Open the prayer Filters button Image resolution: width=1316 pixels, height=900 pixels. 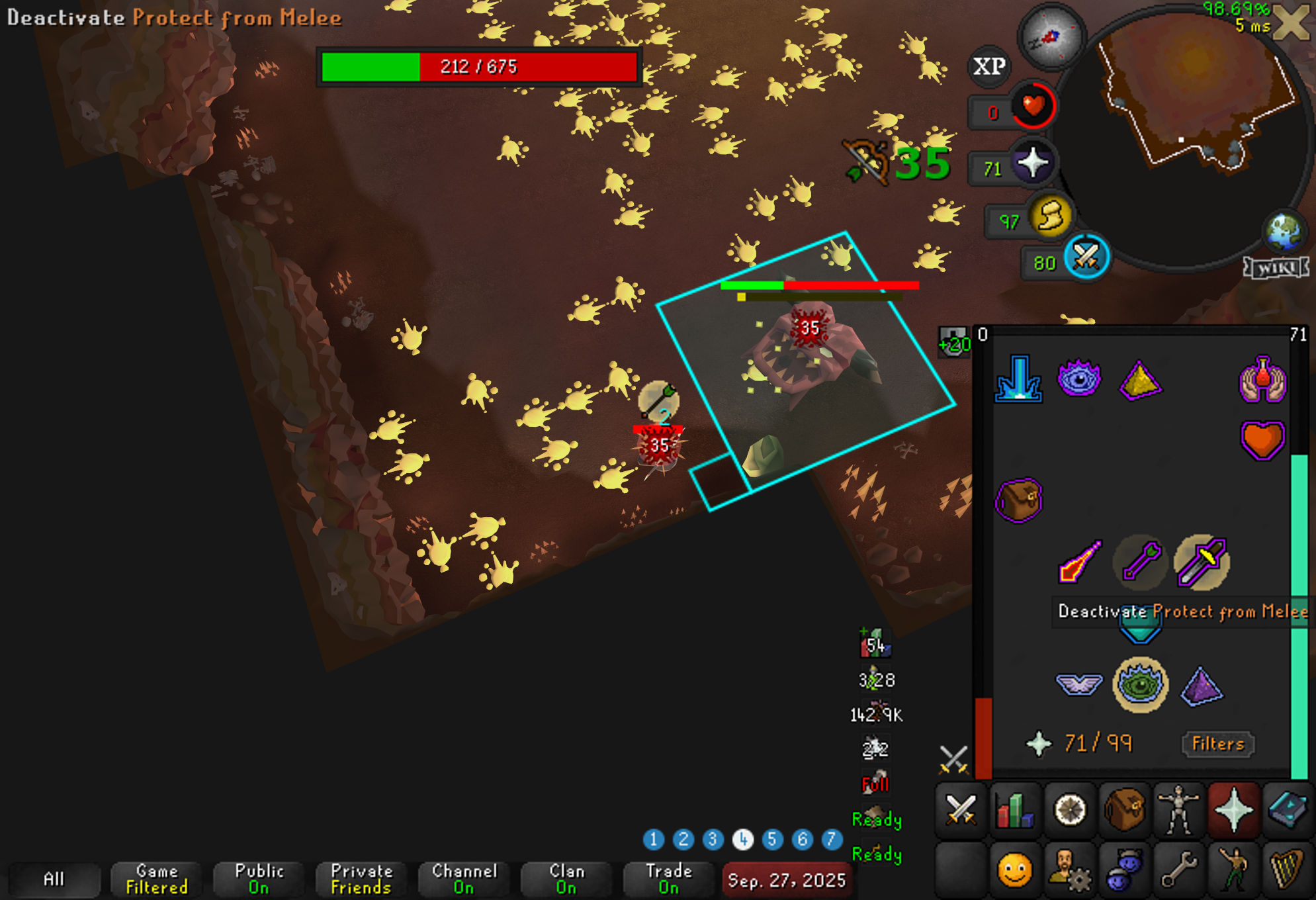[x=1217, y=743]
